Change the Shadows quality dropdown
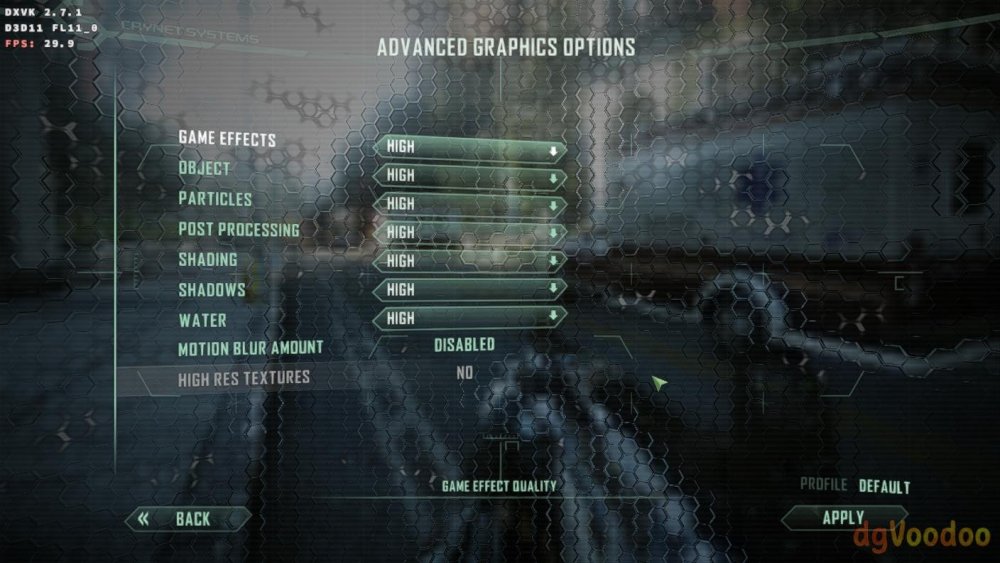This screenshot has height=563, width=1000. (x=469, y=290)
